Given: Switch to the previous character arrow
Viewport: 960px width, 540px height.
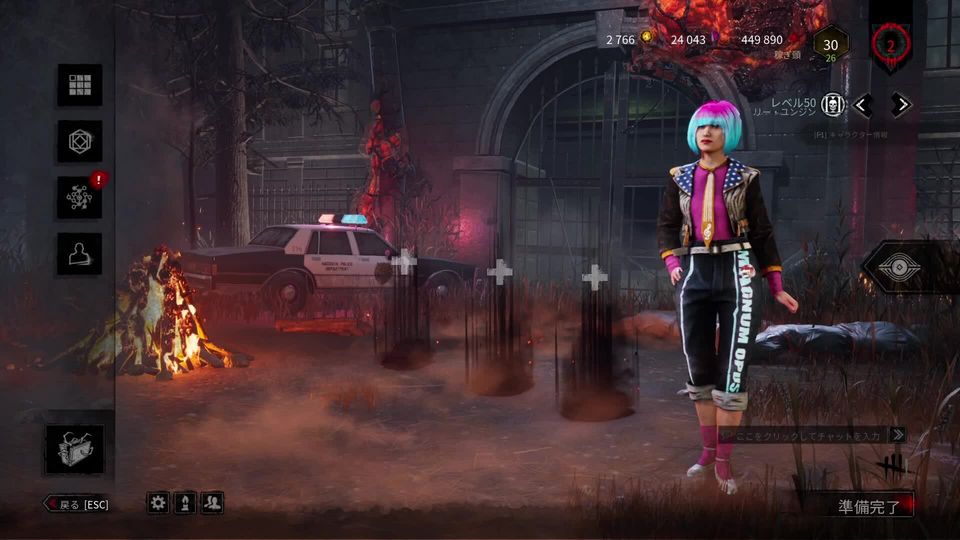Looking at the screenshot, I should [x=863, y=105].
